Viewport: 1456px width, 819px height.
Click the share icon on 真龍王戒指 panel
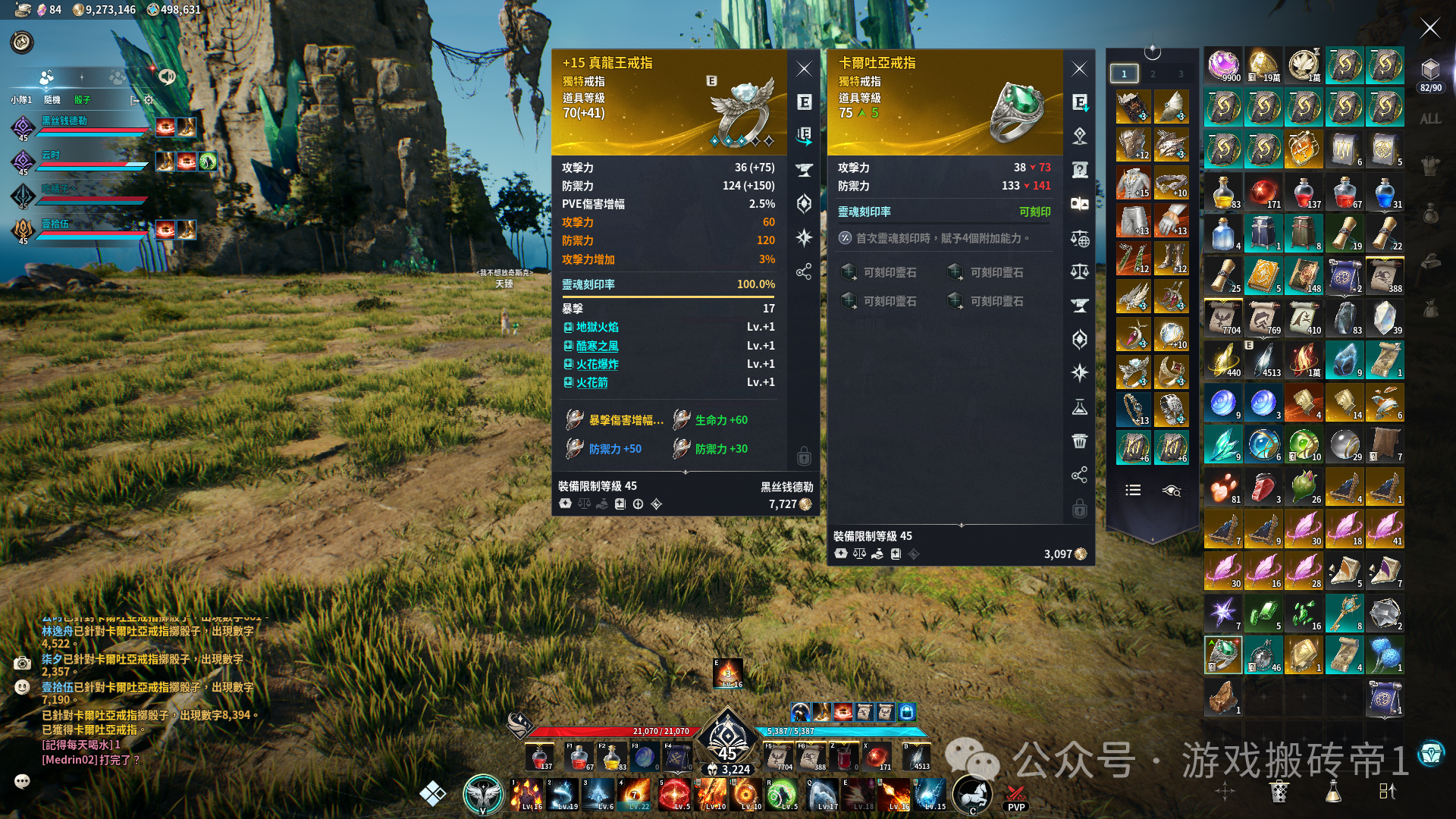point(804,271)
